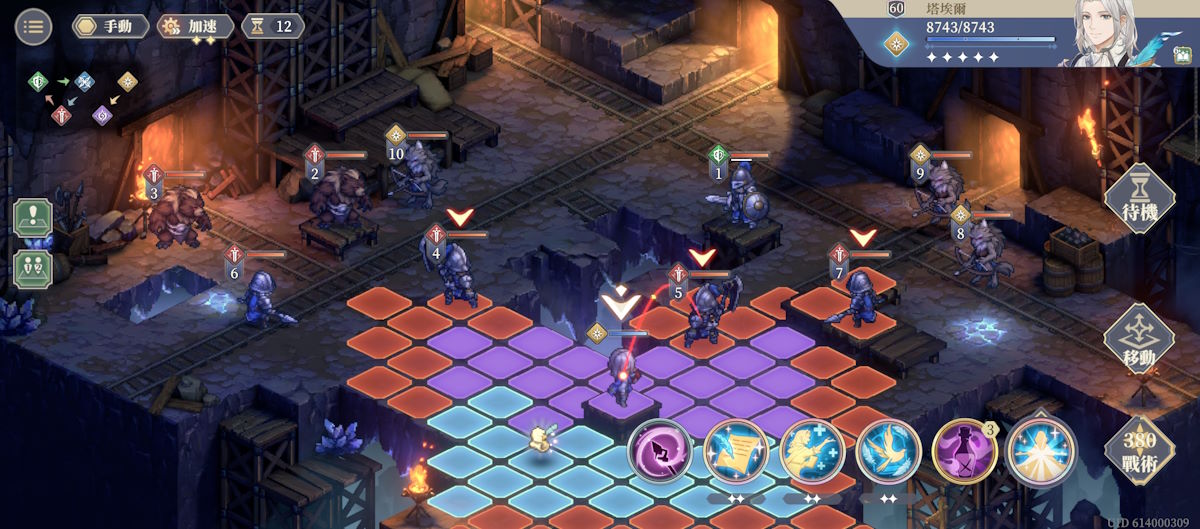This screenshot has width=1200, height=529.
Task: Toggle the 加速 speed-up button
Action: coord(196,26)
